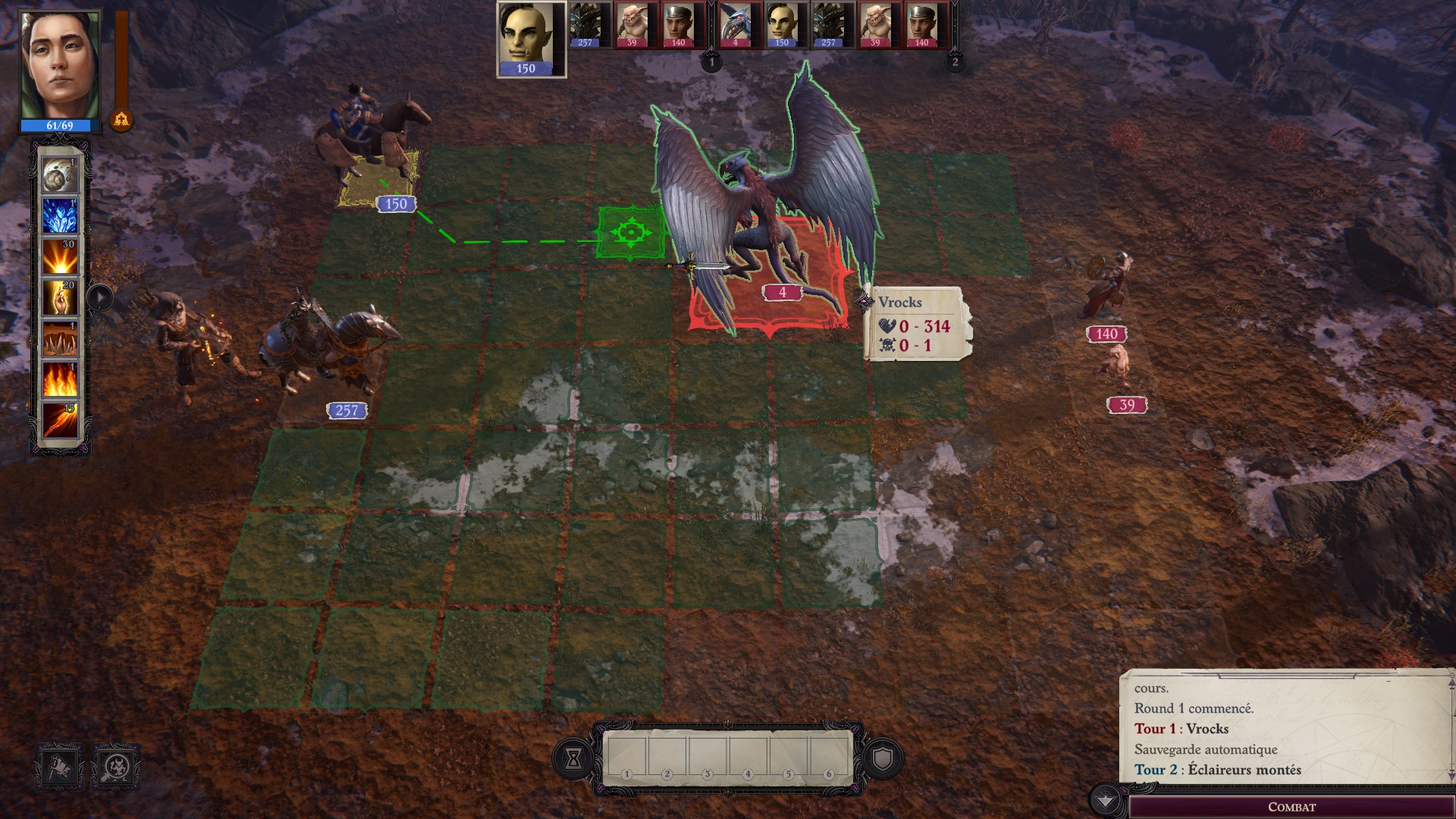The image size is (1456, 819).
Task: Move to the highlighted green target tile
Action: 630,231
